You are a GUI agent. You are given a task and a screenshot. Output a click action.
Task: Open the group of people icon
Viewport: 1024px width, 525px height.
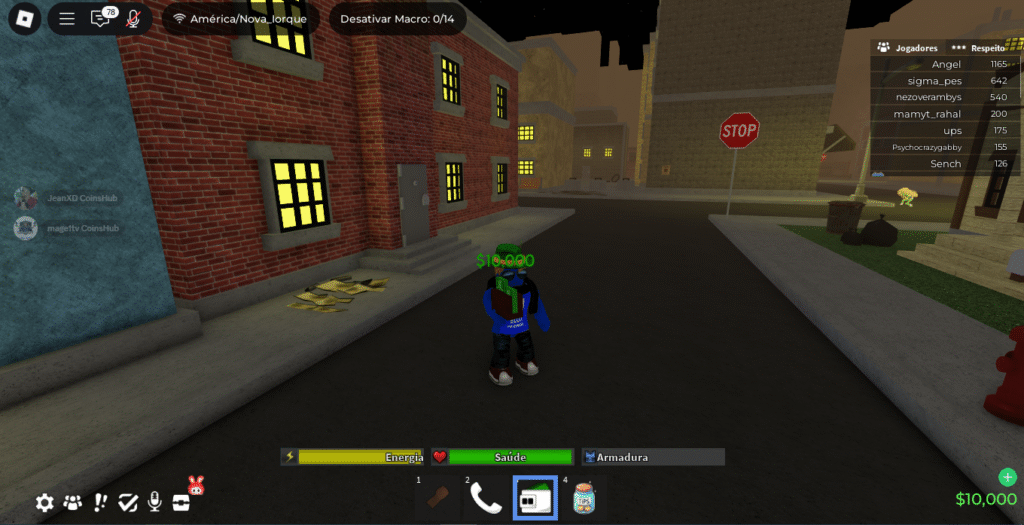pyautogui.click(x=73, y=502)
